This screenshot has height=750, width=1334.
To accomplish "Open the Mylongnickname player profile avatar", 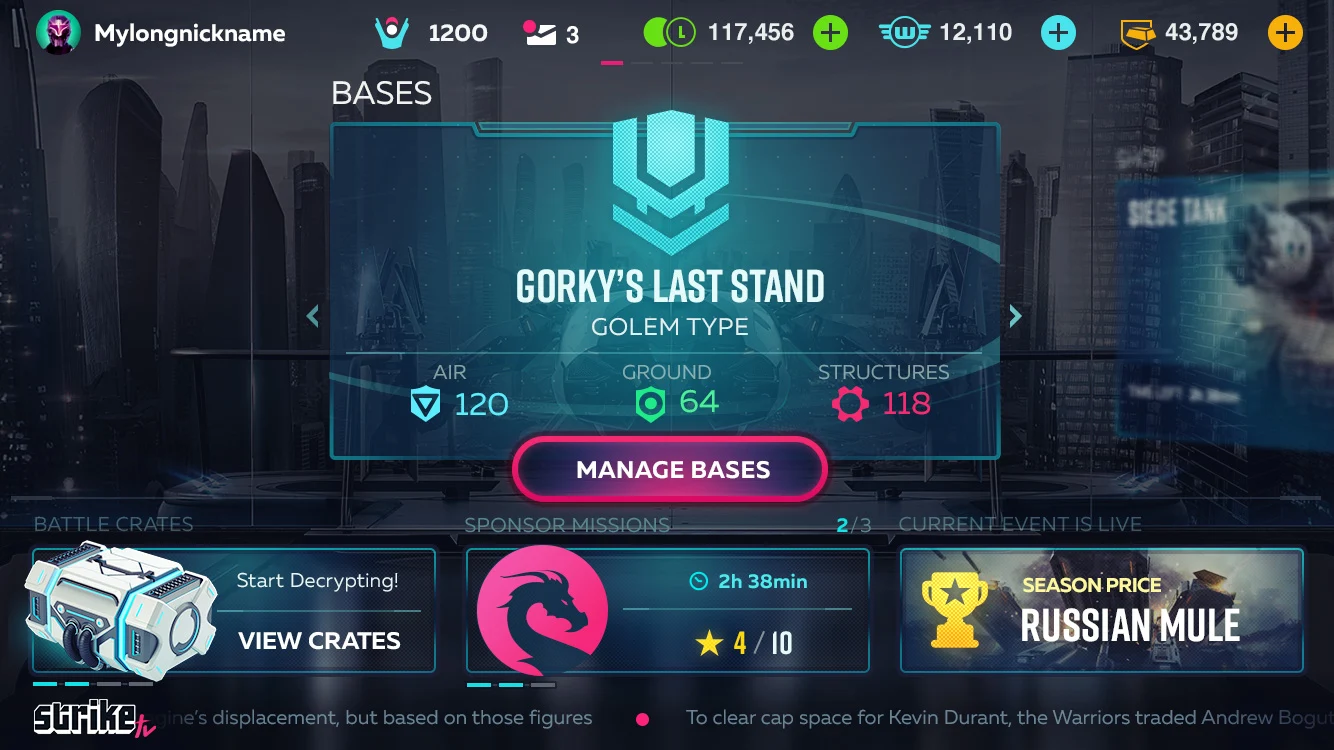I will point(58,33).
